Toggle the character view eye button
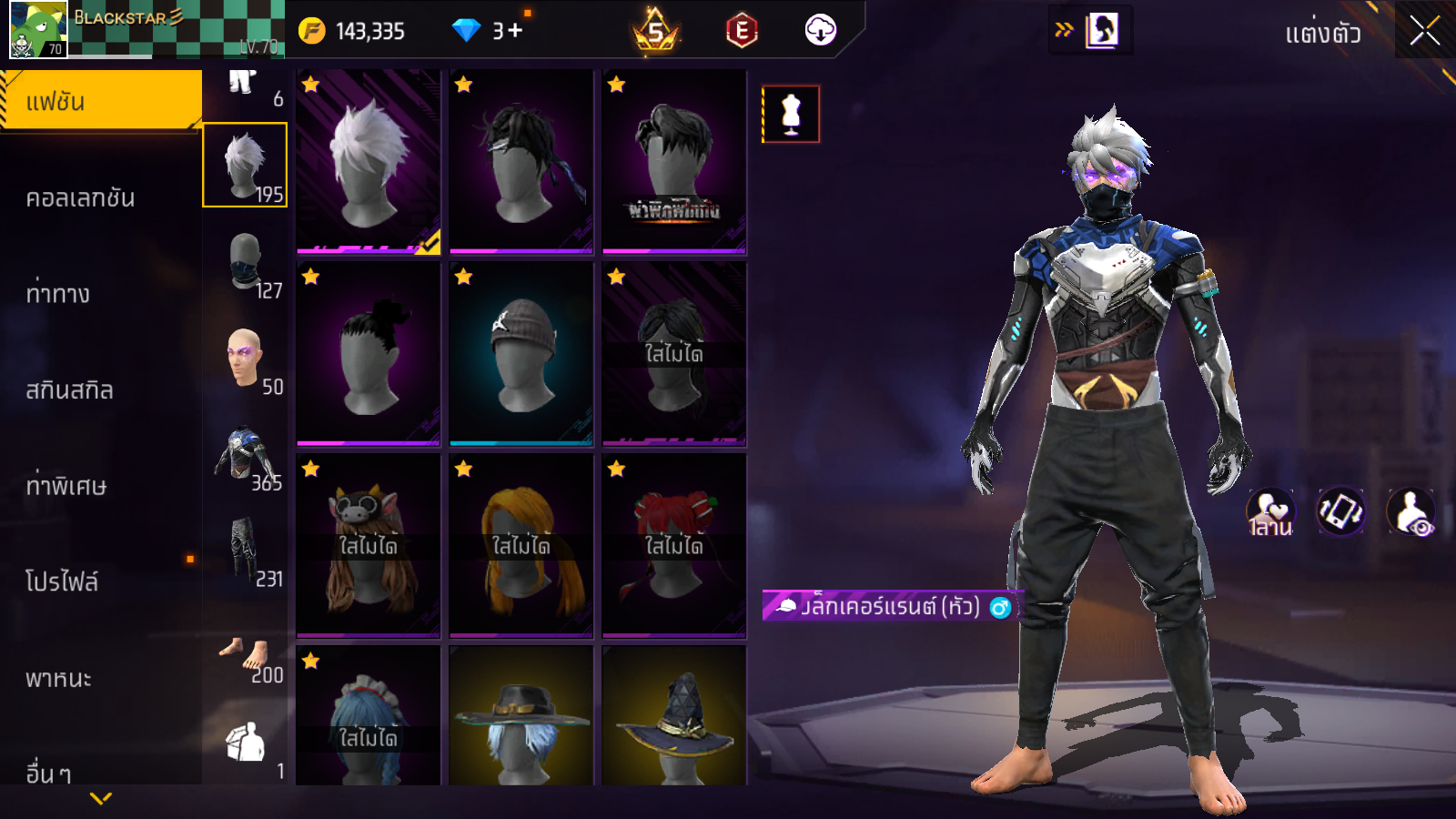The image size is (1456, 819). pos(1411,511)
